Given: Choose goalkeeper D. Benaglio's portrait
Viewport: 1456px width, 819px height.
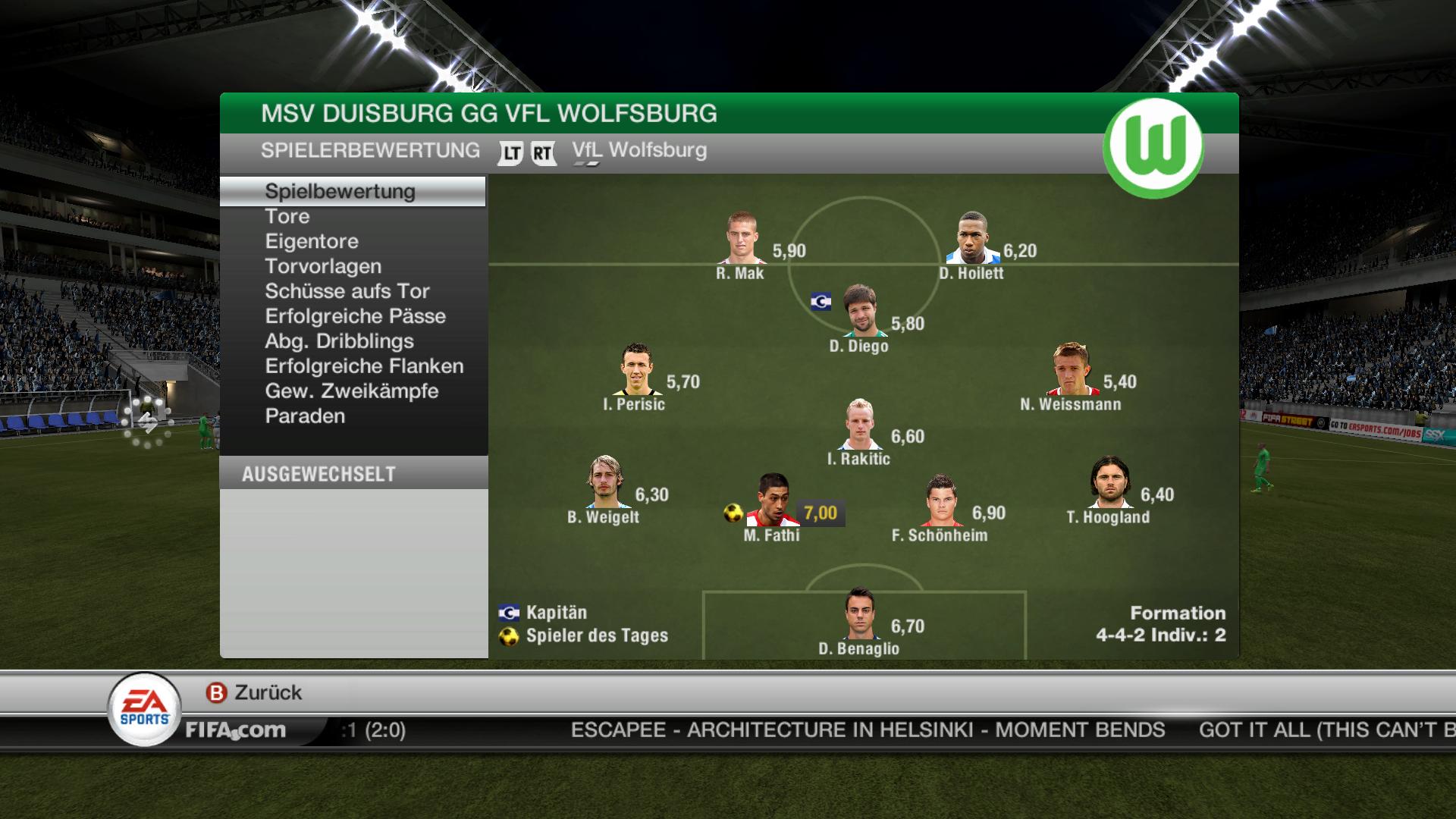Looking at the screenshot, I should point(860,613).
